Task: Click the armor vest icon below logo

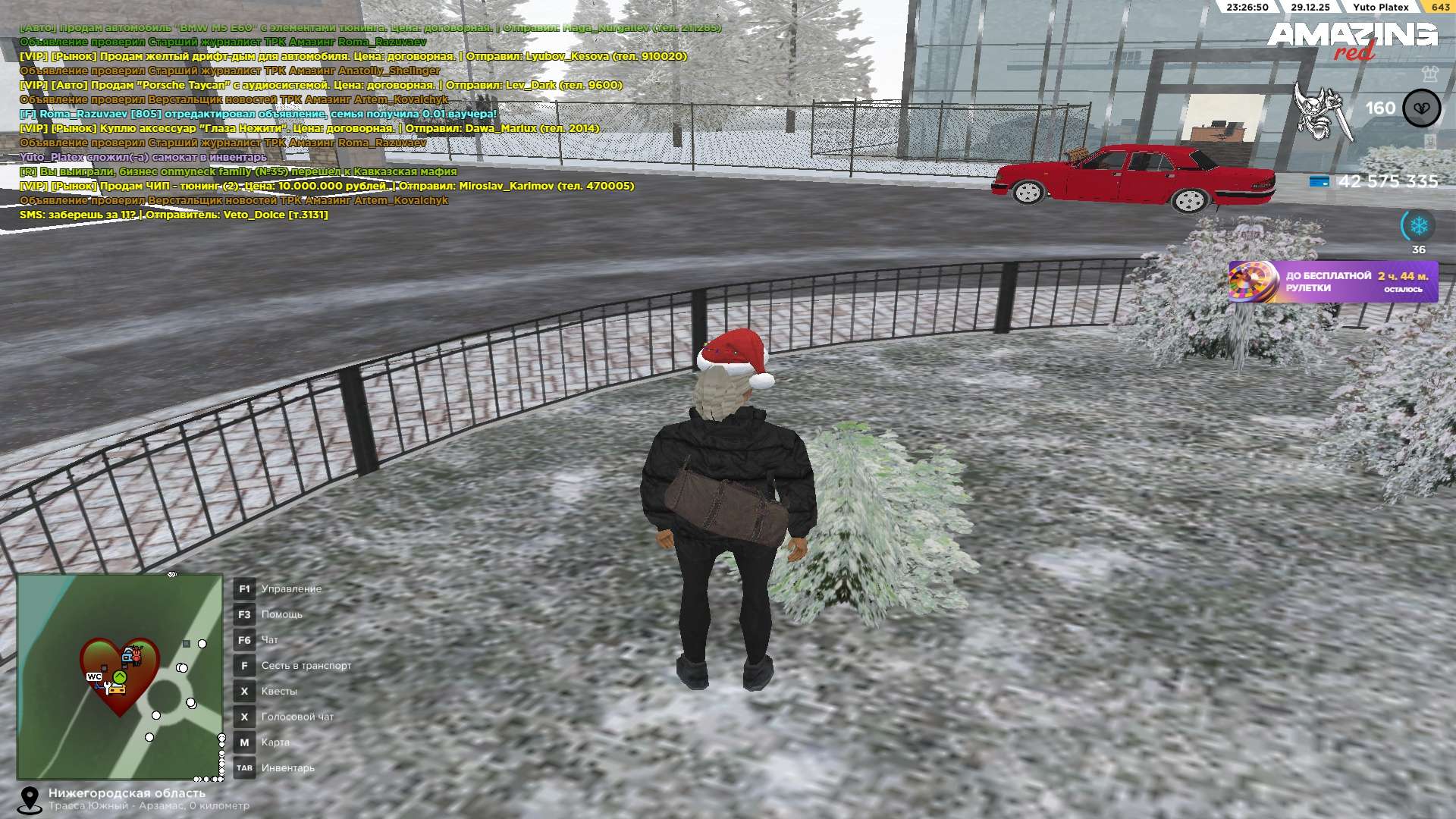Action: [x=1429, y=74]
